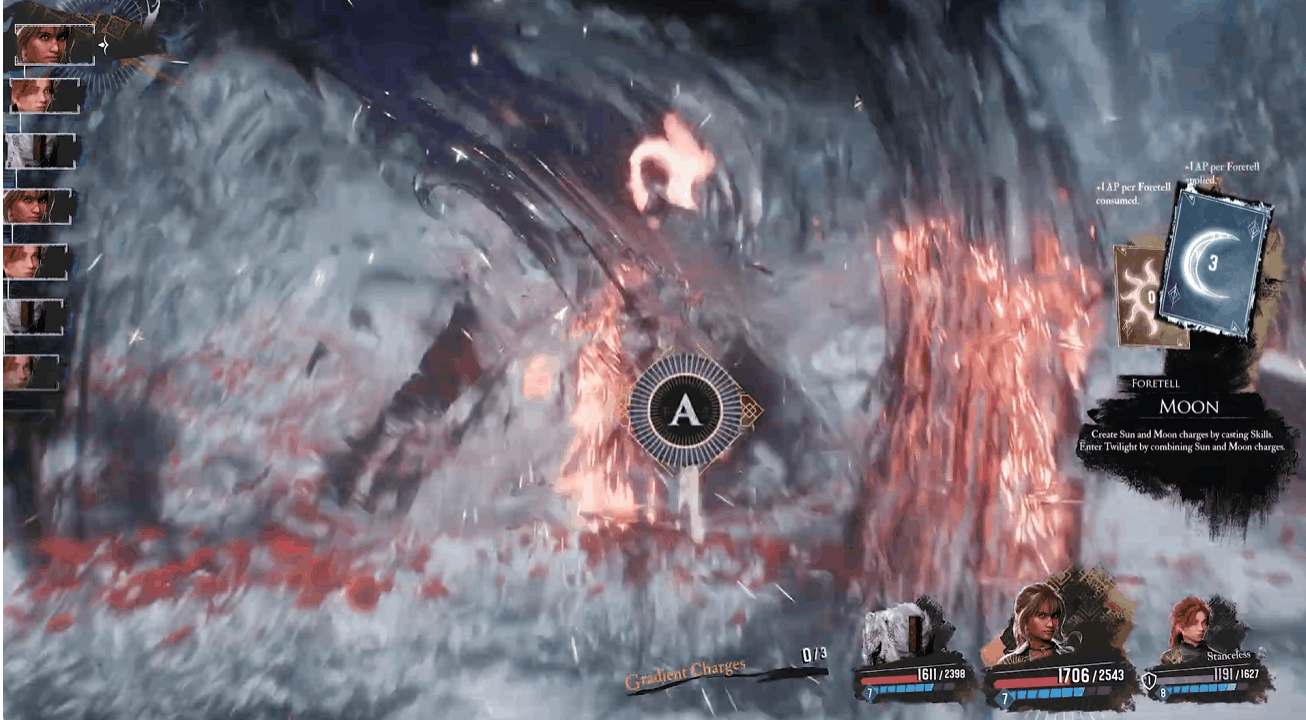
Task: Choose the white-furred party member portrait
Action: click(x=900, y=632)
